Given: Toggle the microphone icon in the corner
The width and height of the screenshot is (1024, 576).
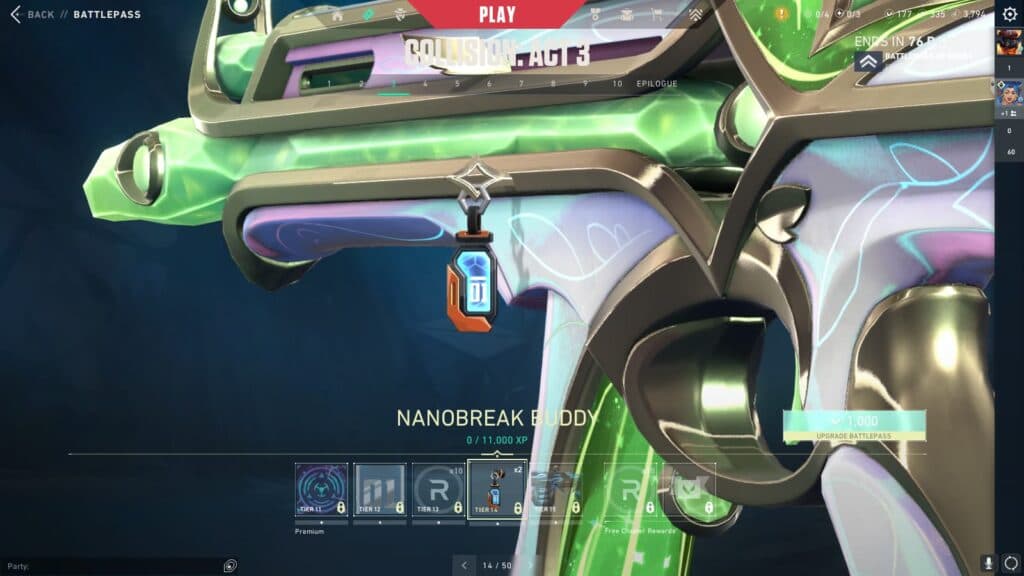Looking at the screenshot, I should click(x=988, y=564).
